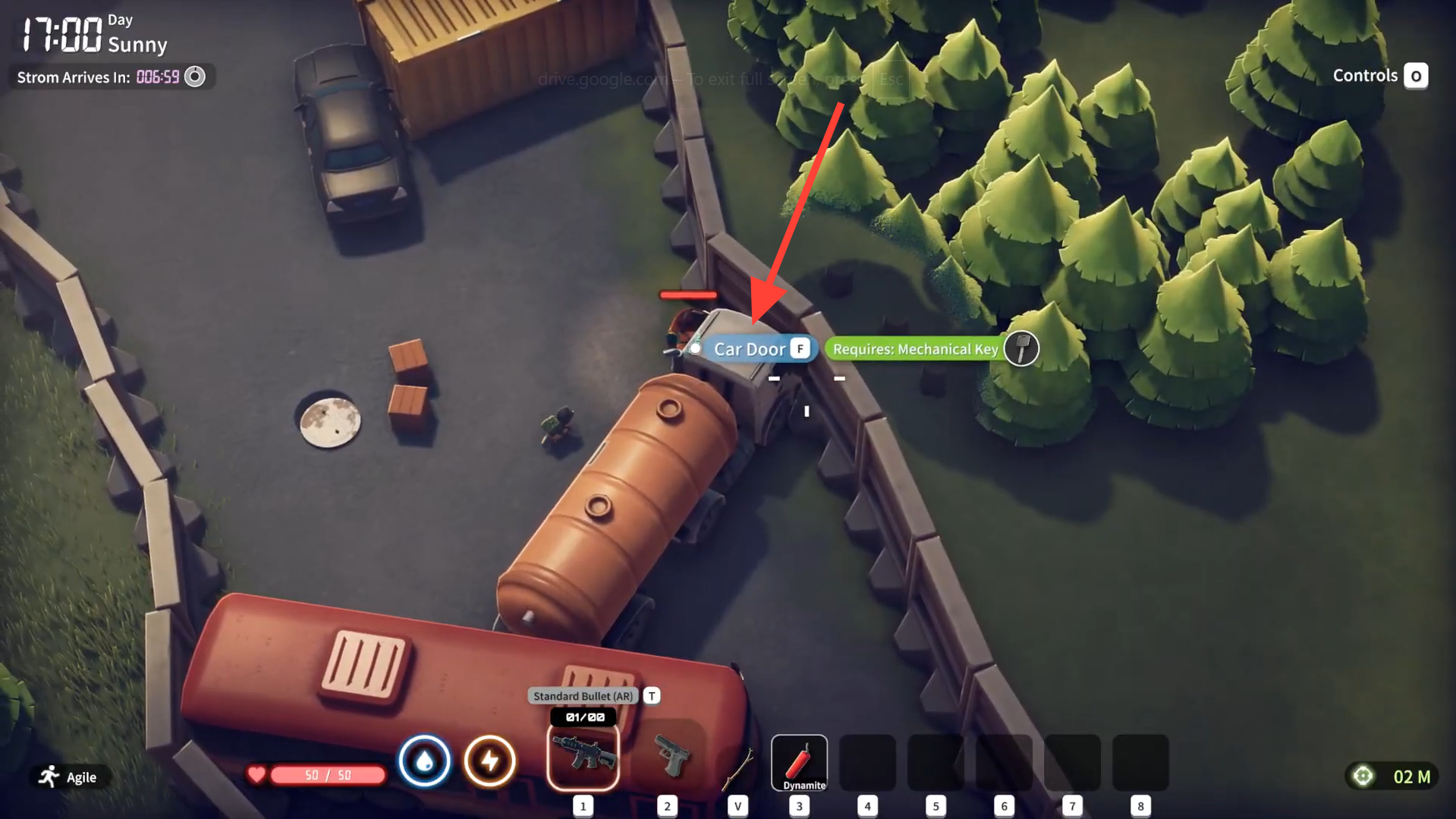The width and height of the screenshot is (1456, 819).
Task: Click the Car Door interaction label
Action: click(750, 349)
